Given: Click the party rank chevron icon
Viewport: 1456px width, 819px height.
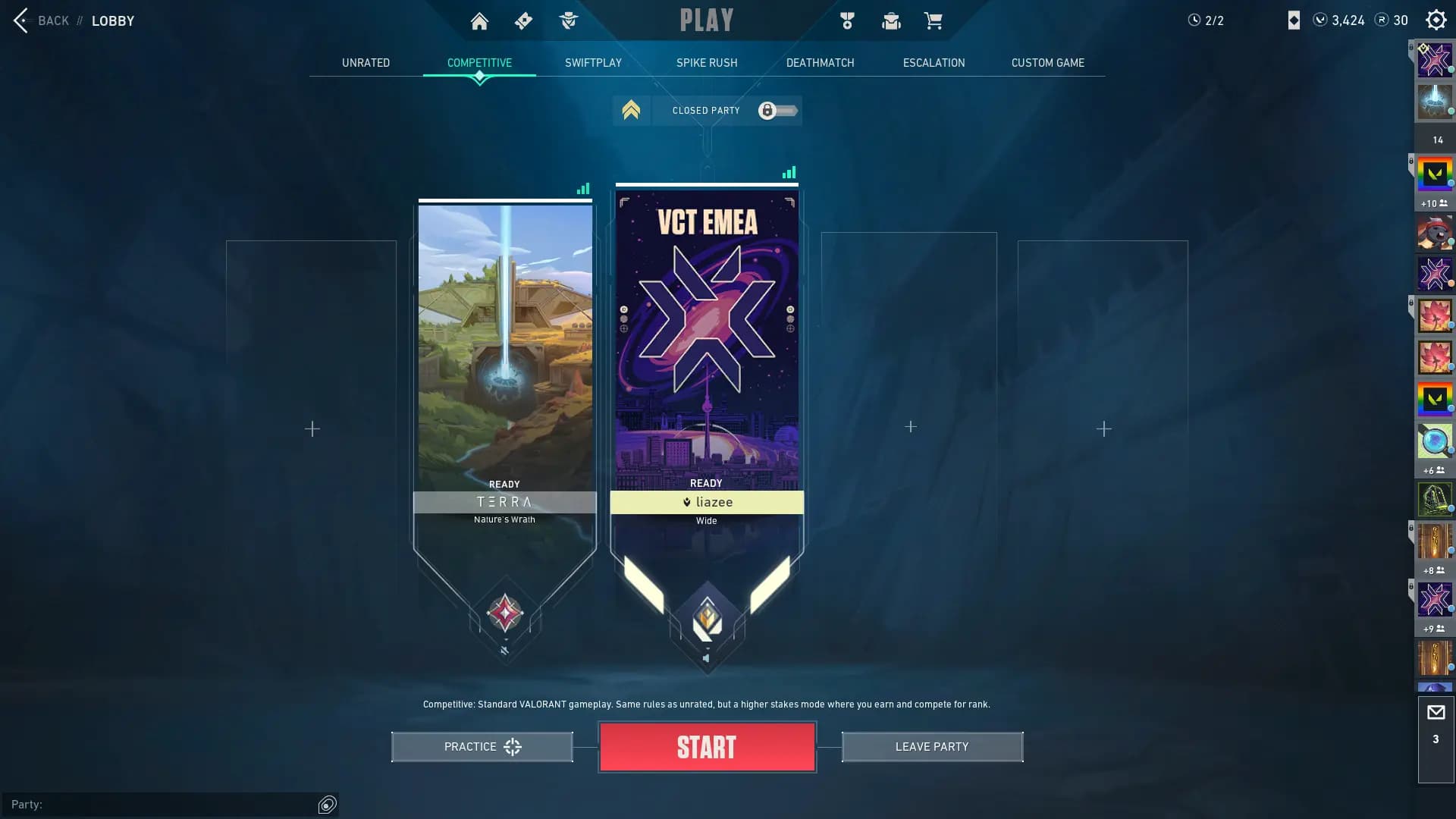Looking at the screenshot, I should (631, 111).
